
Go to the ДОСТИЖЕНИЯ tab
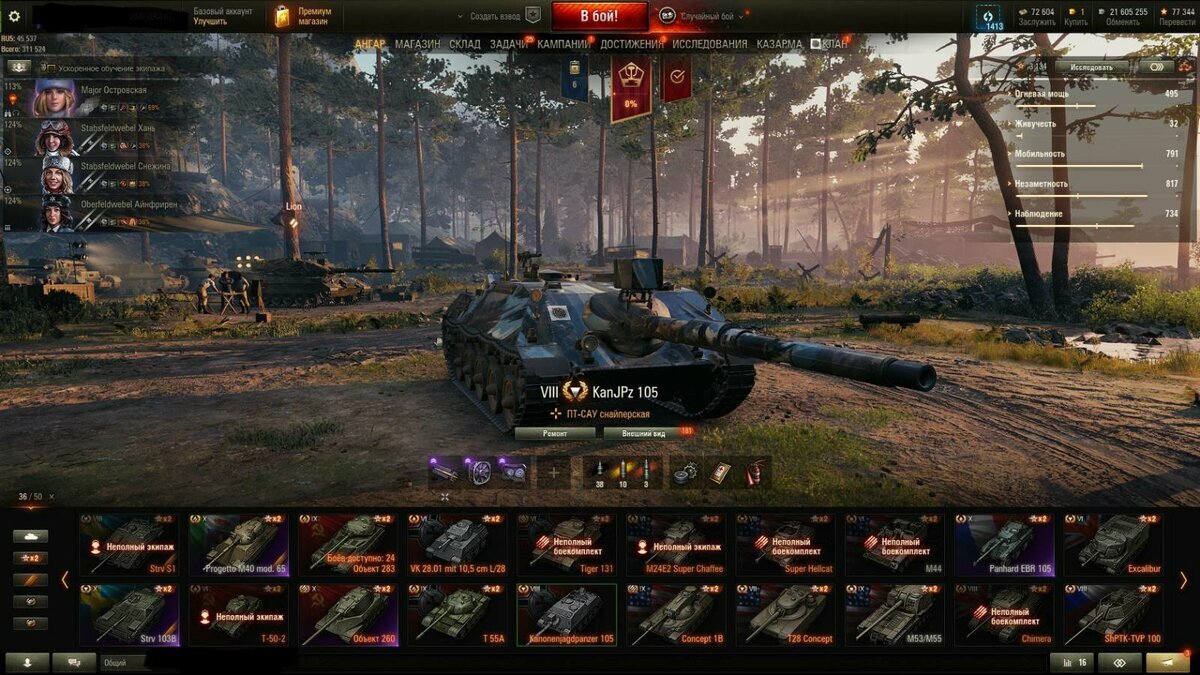(632, 44)
